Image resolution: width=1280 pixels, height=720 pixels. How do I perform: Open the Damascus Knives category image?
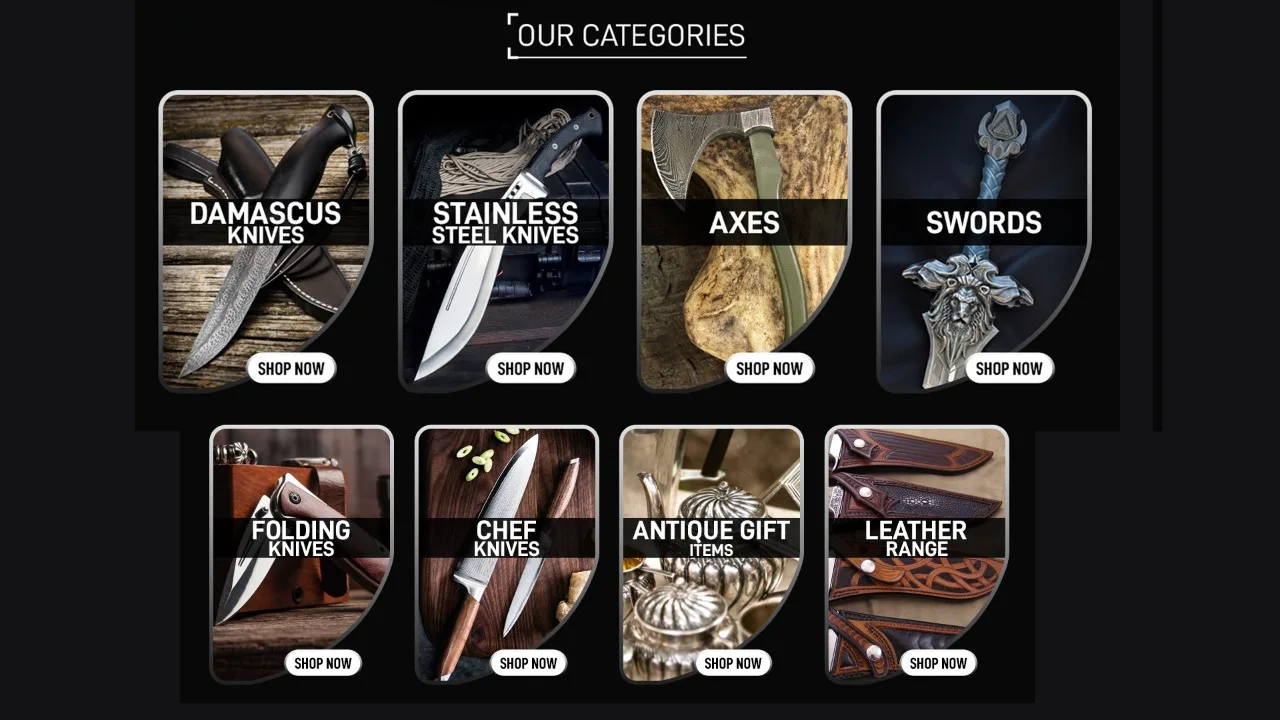tap(265, 290)
